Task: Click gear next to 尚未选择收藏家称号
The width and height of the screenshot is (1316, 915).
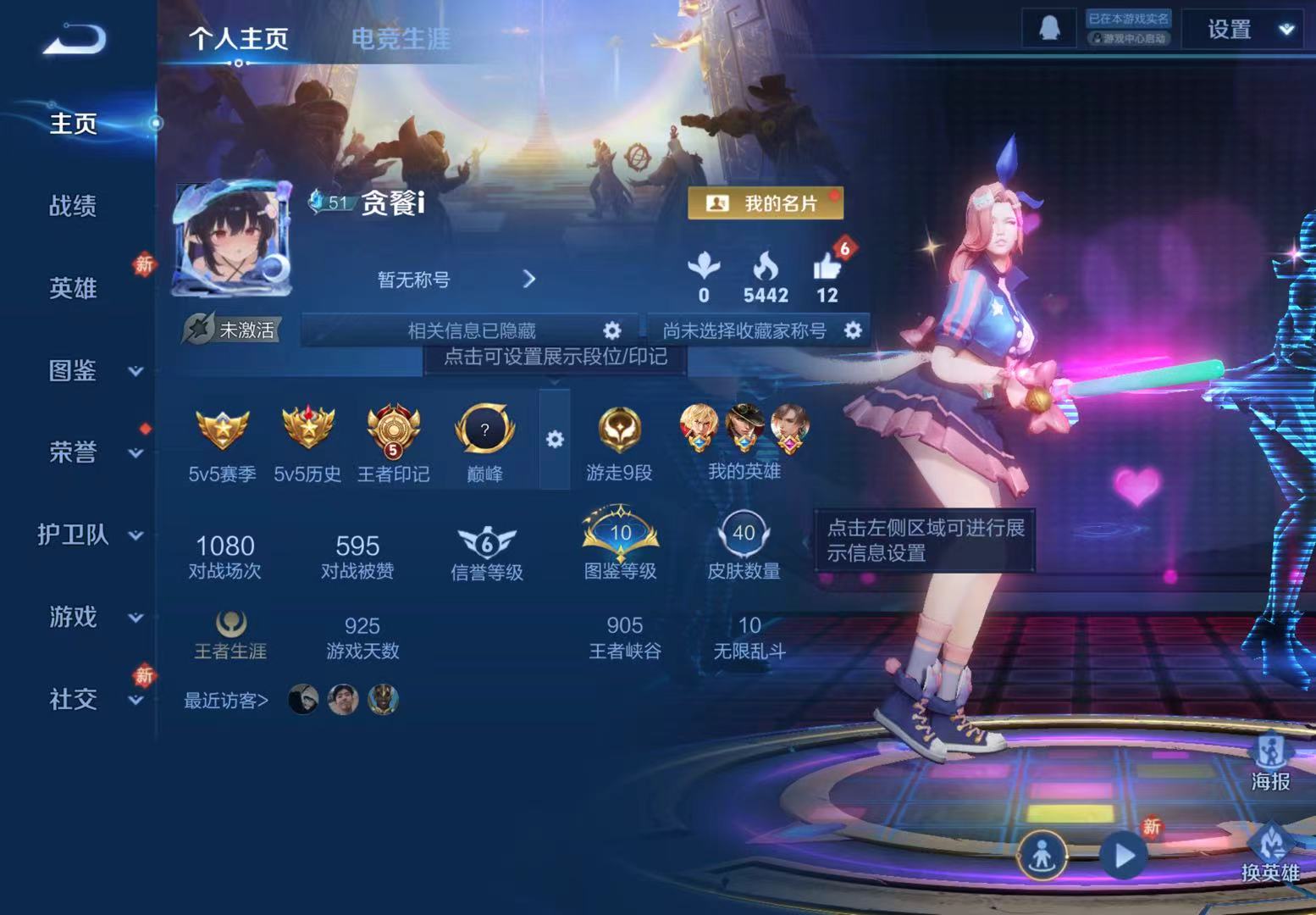Action: [x=854, y=330]
